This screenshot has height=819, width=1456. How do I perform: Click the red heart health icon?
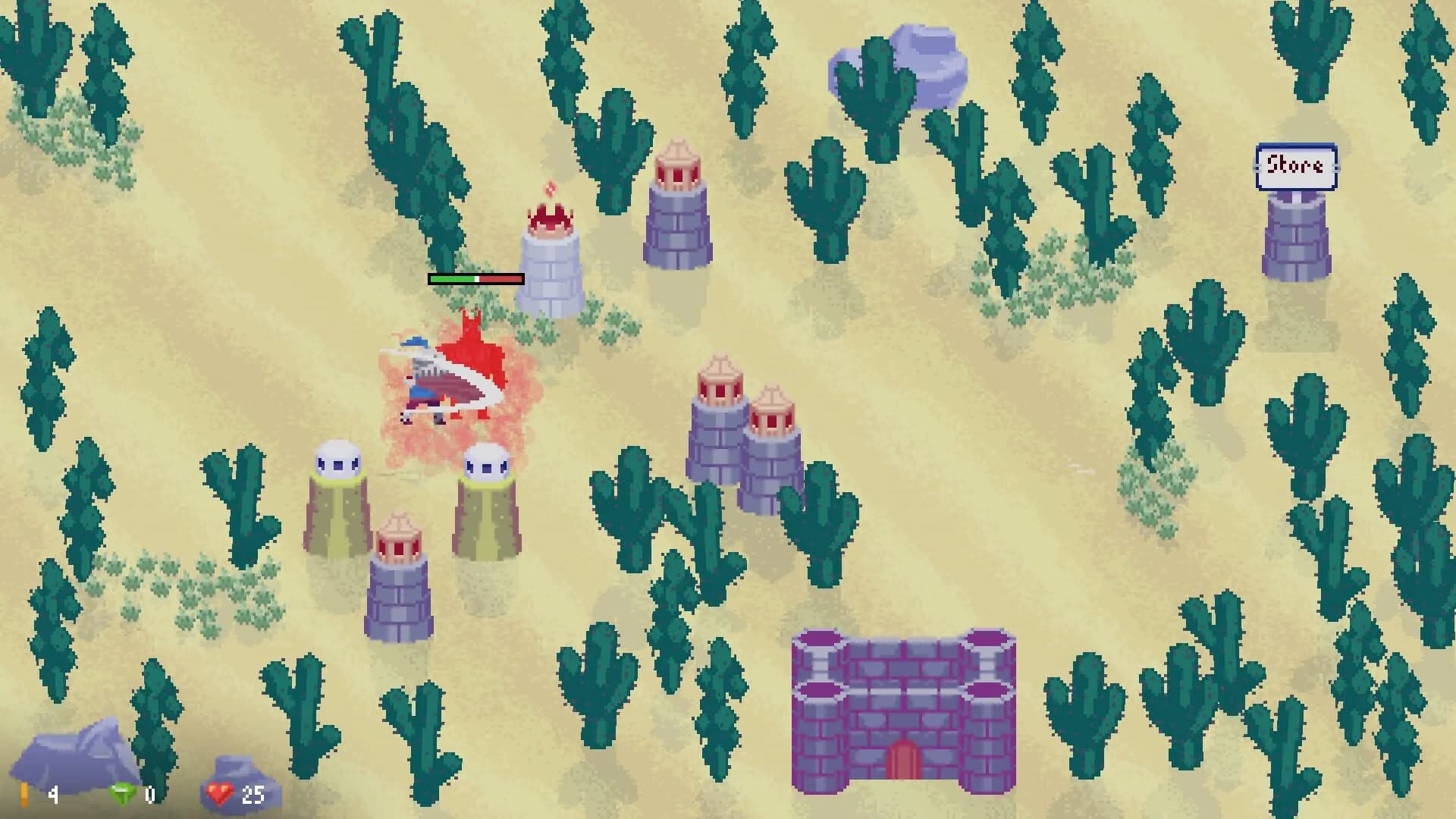pyautogui.click(x=218, y=793)
